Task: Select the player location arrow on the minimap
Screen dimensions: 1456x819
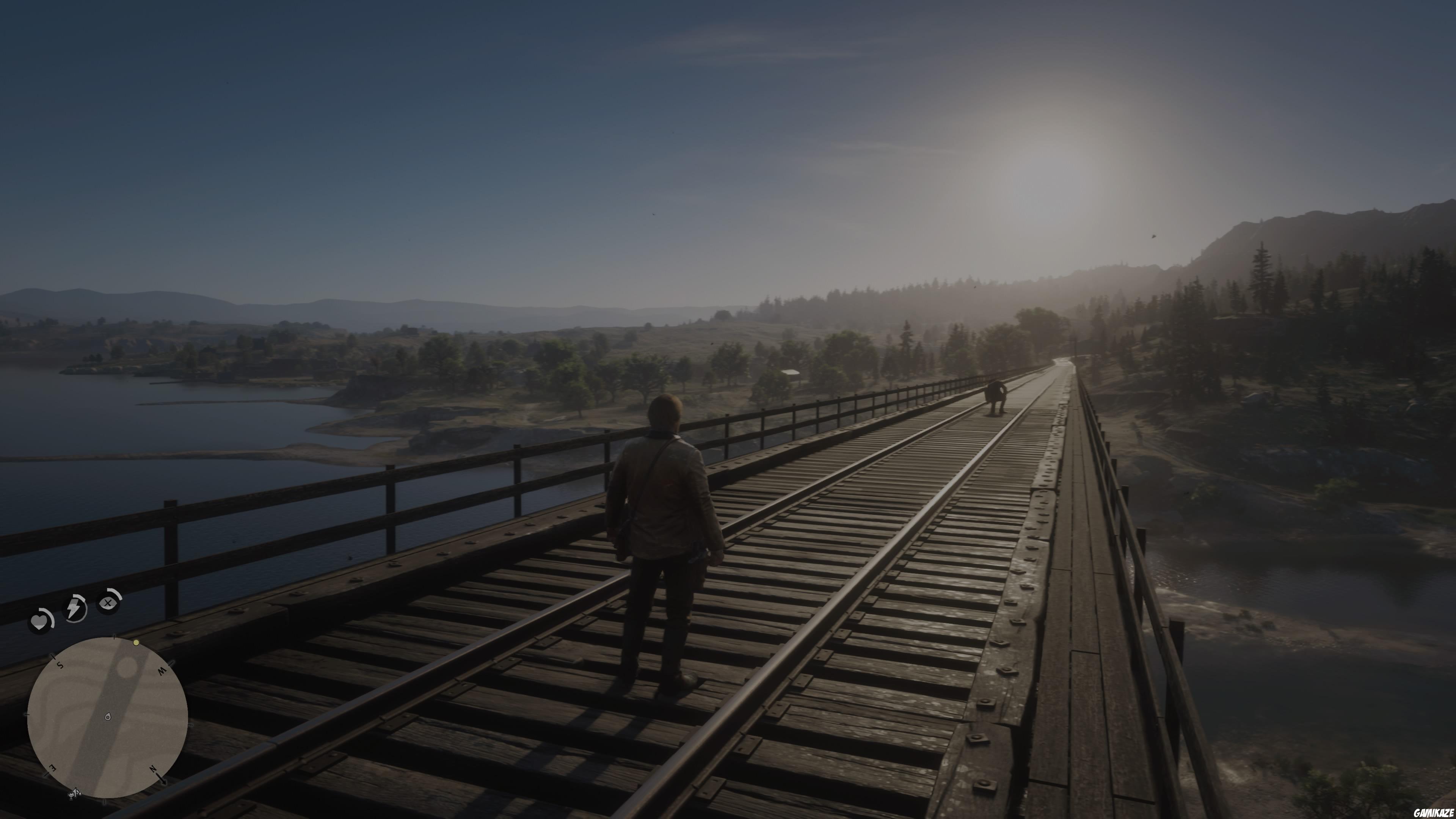Action: point(107,717)
